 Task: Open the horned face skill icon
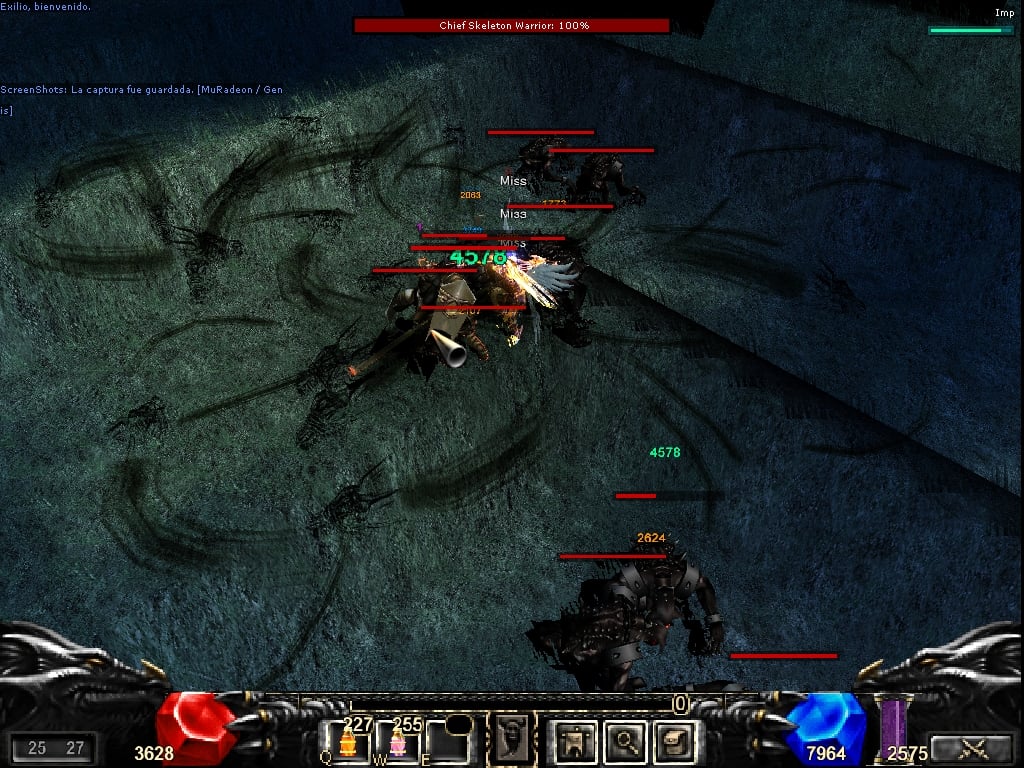coord(510,739)
